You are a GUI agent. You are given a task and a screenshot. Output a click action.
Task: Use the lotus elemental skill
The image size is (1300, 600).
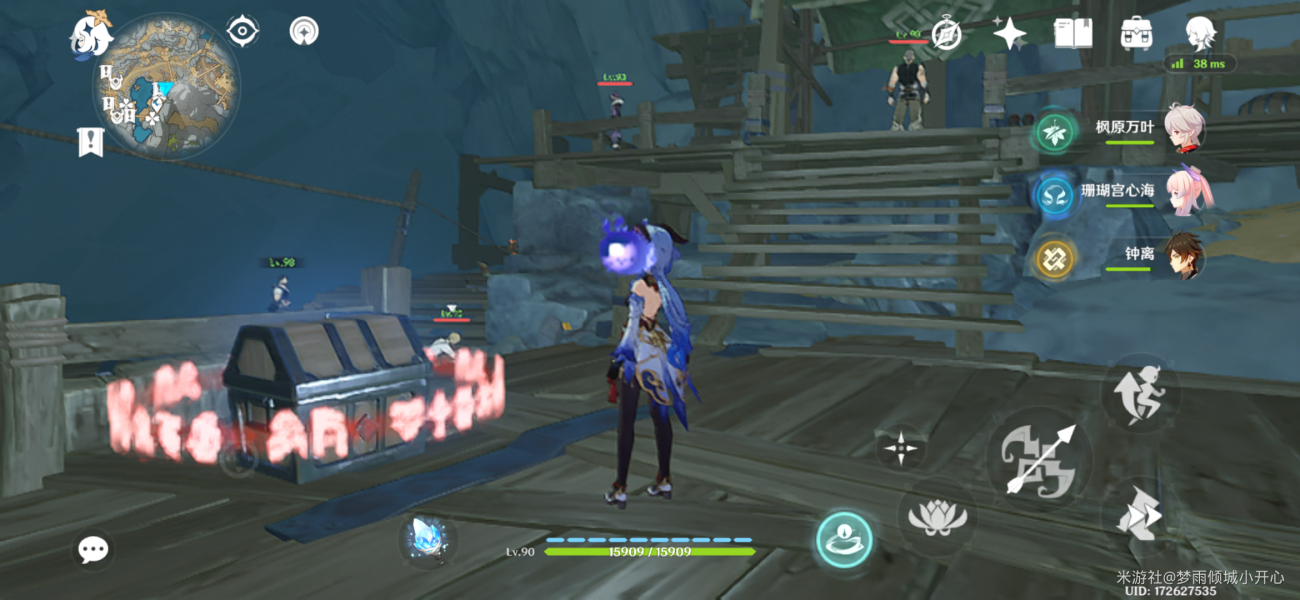(x=937, y=517)
